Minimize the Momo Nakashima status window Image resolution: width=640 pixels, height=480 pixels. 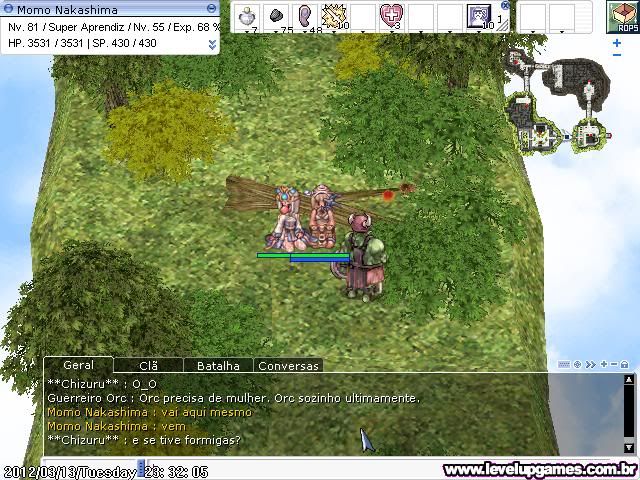point(211,9)
